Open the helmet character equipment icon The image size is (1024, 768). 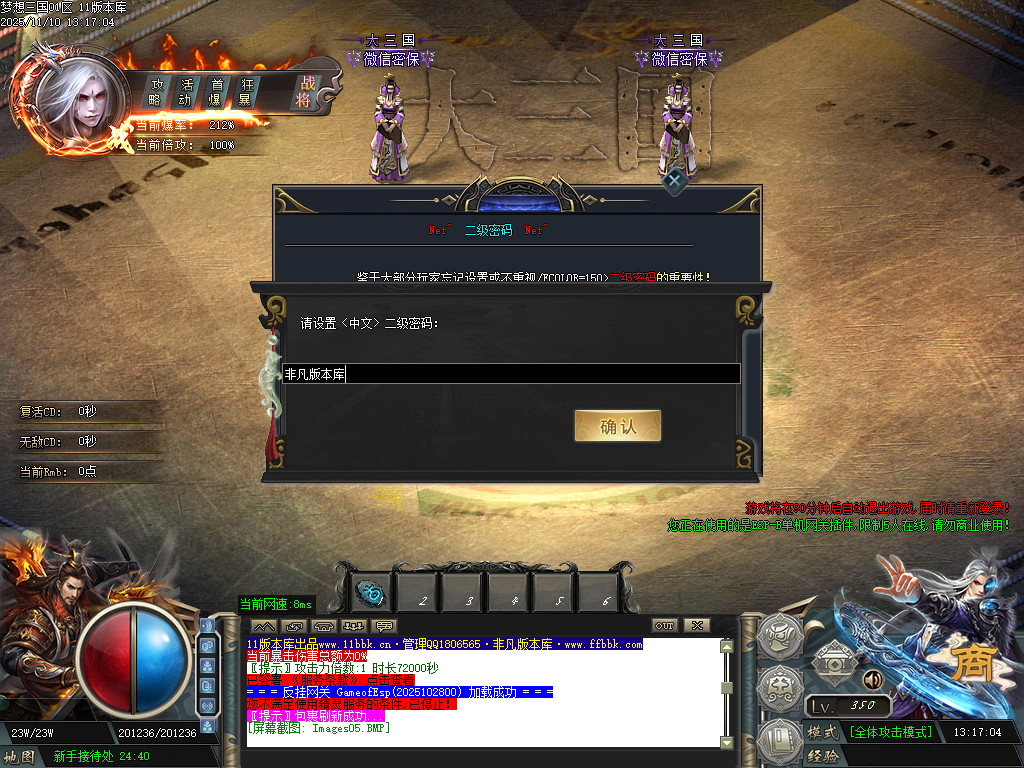(x=780, y=636)
